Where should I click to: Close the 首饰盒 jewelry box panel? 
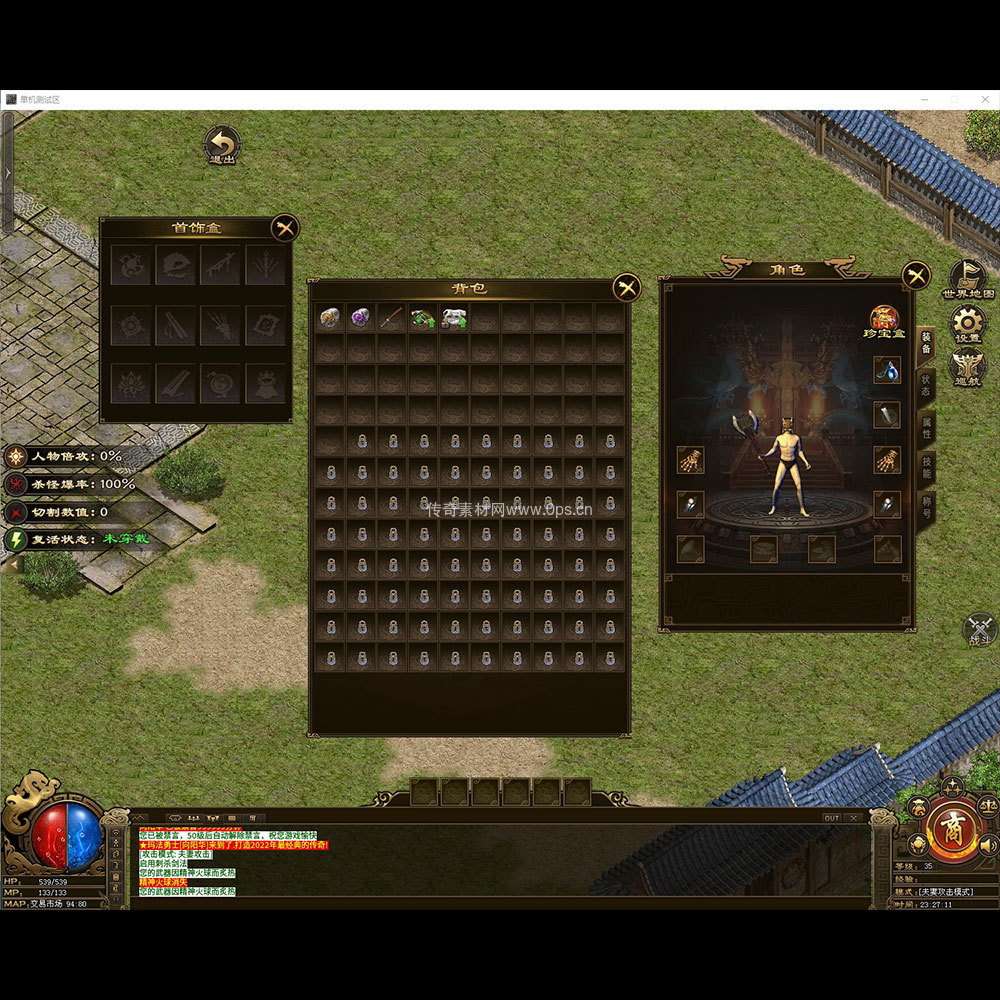(x=285, y=228)
